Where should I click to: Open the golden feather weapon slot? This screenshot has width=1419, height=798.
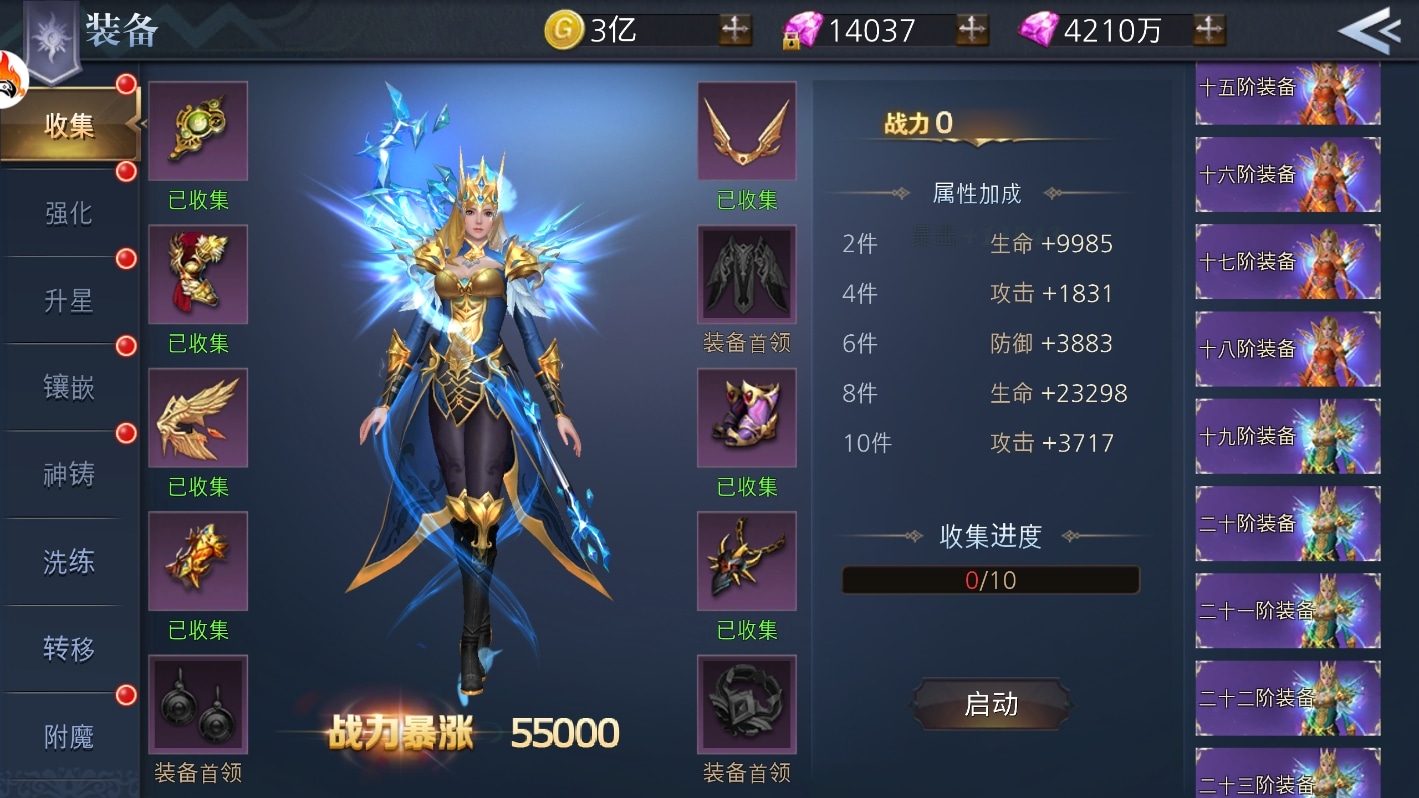pos(198,418)
